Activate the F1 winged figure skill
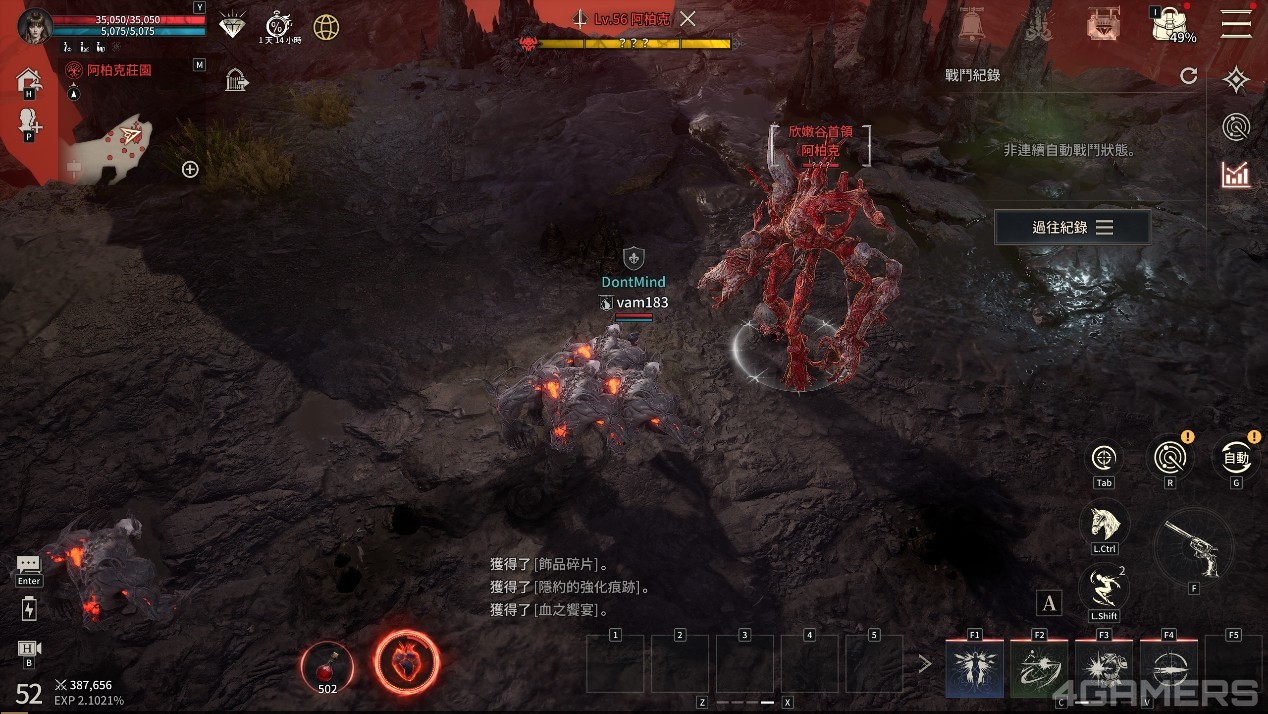Image resolution: width=1268 pixels, height=714 pixels. (975, 667)
